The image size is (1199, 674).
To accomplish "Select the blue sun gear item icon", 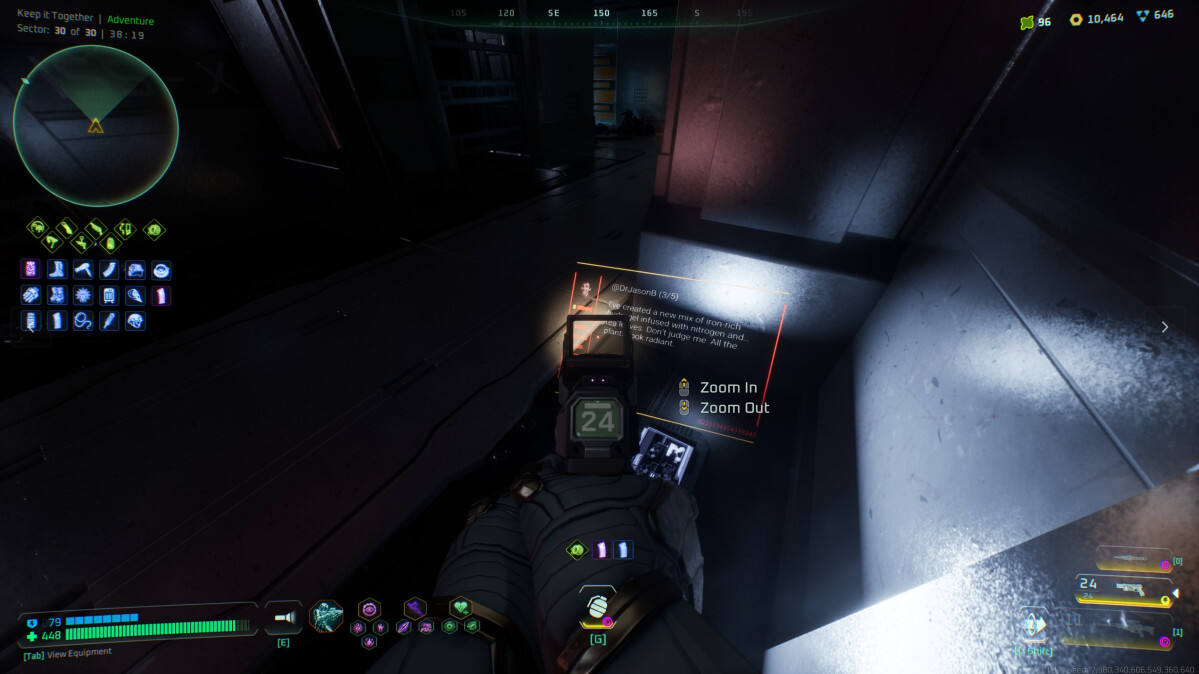I will point(82,295).
